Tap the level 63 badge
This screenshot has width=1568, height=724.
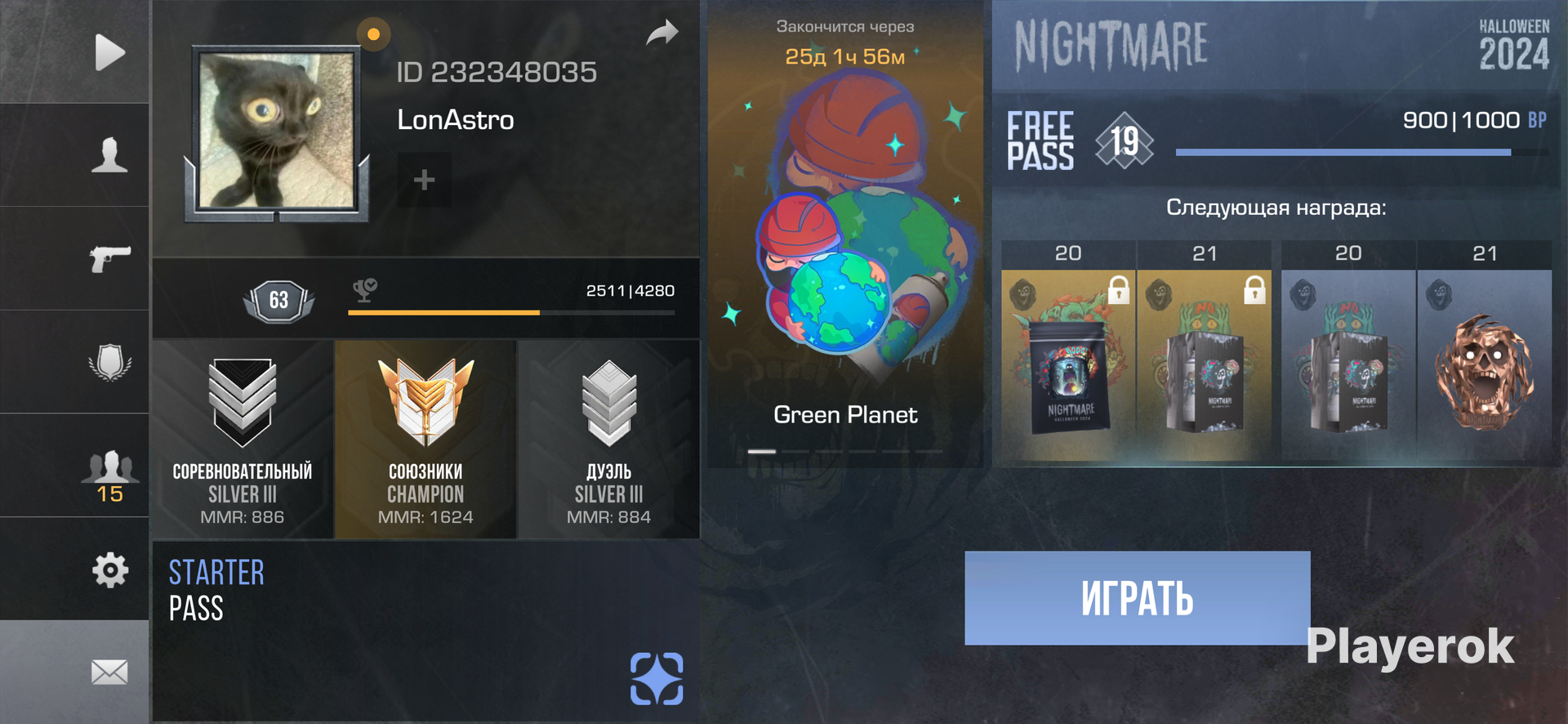[x=278, y=300]
